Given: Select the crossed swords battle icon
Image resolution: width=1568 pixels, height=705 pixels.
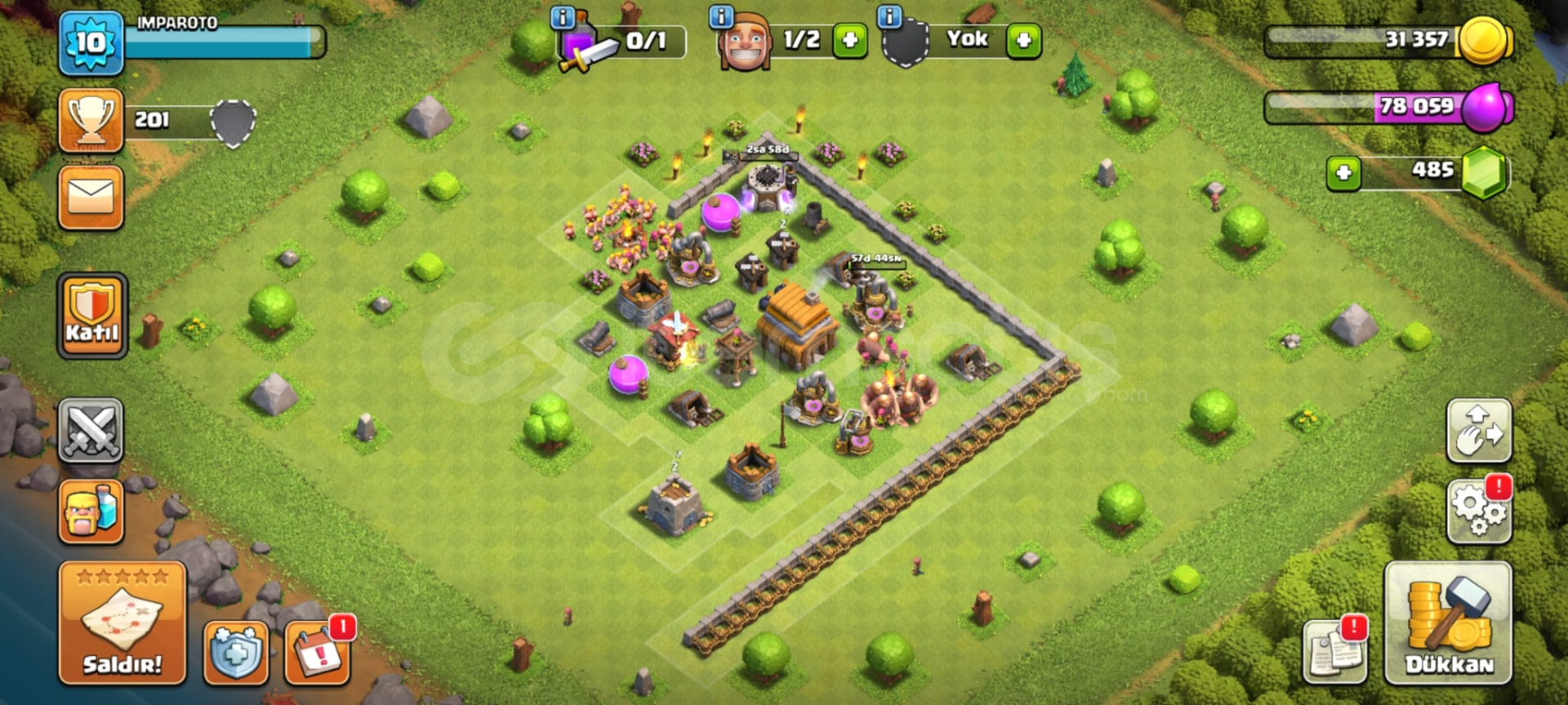Looking at the screenshot, I should pyautogui.click(x=91, y=431).
